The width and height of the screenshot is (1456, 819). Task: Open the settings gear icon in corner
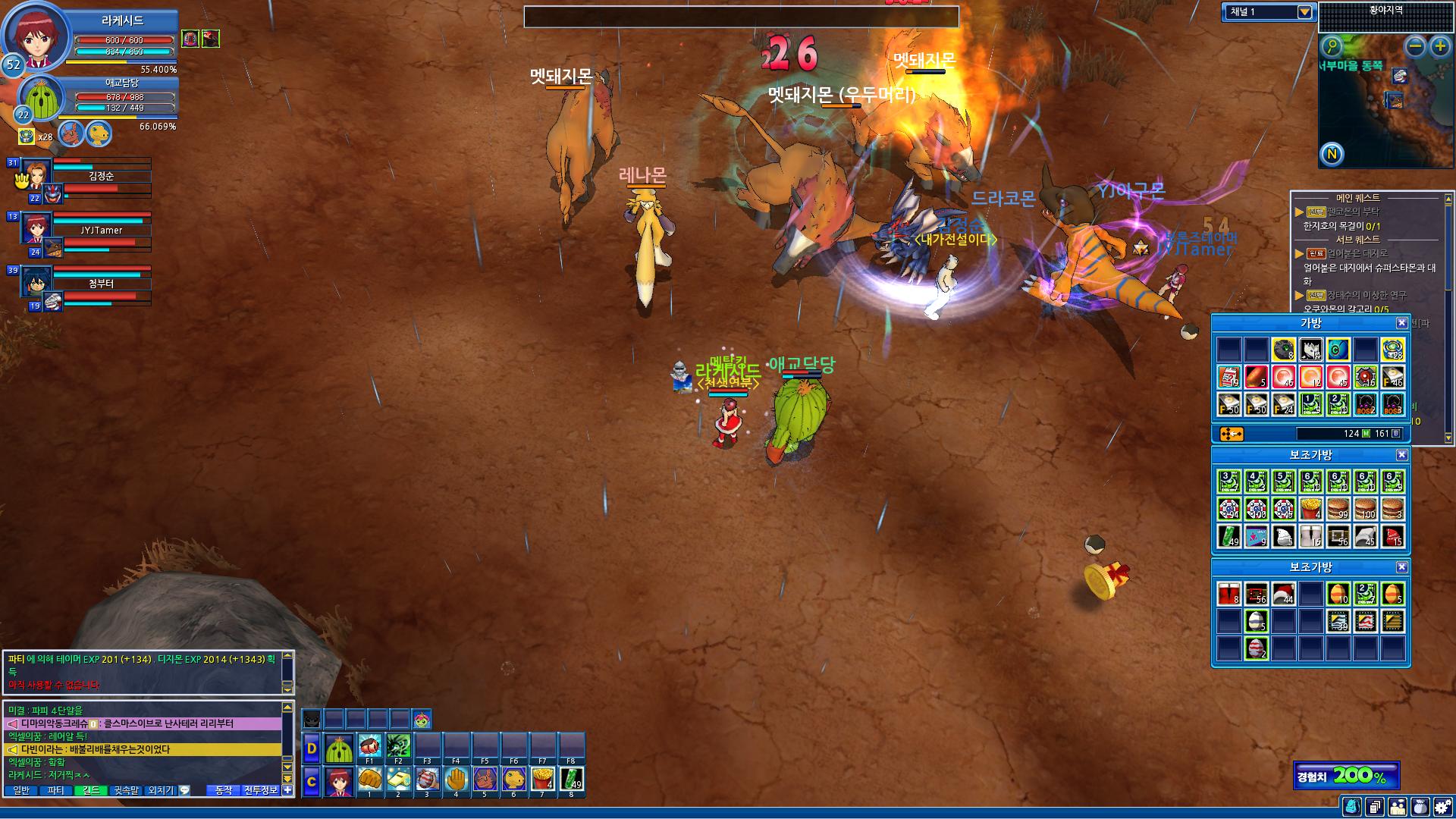[1442, 807]
